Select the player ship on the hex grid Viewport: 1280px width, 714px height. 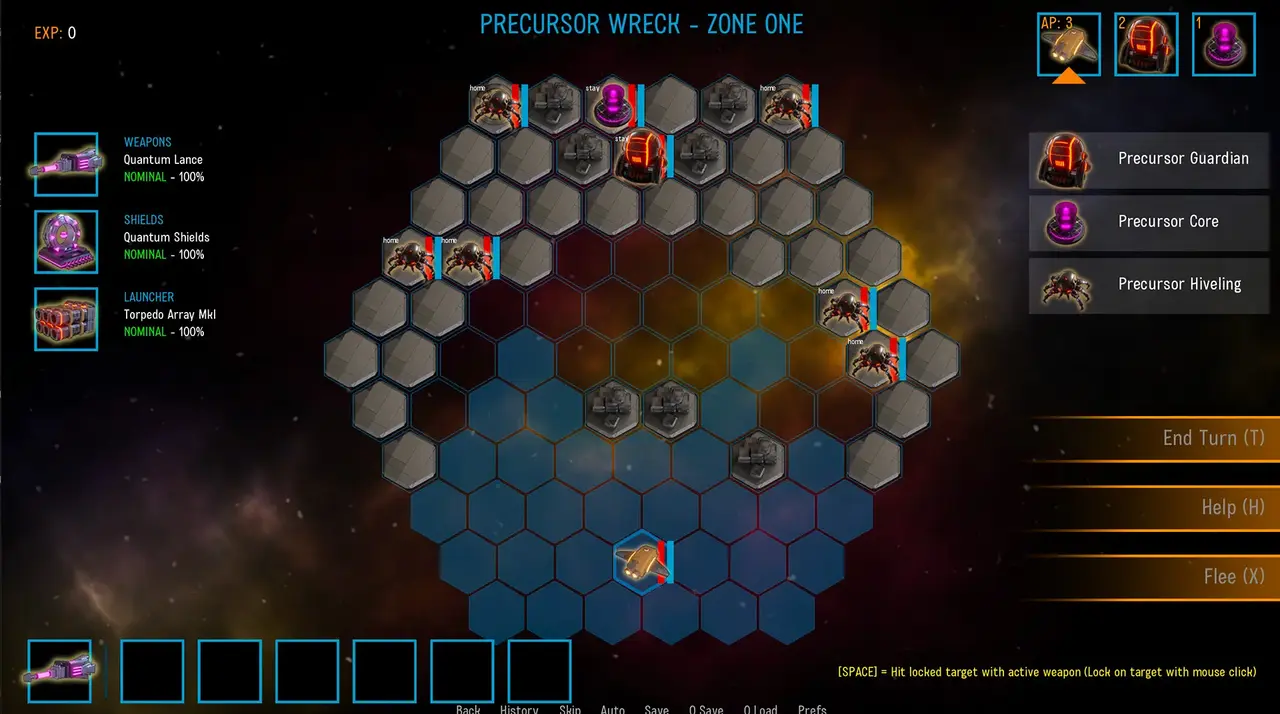point(641,563)
